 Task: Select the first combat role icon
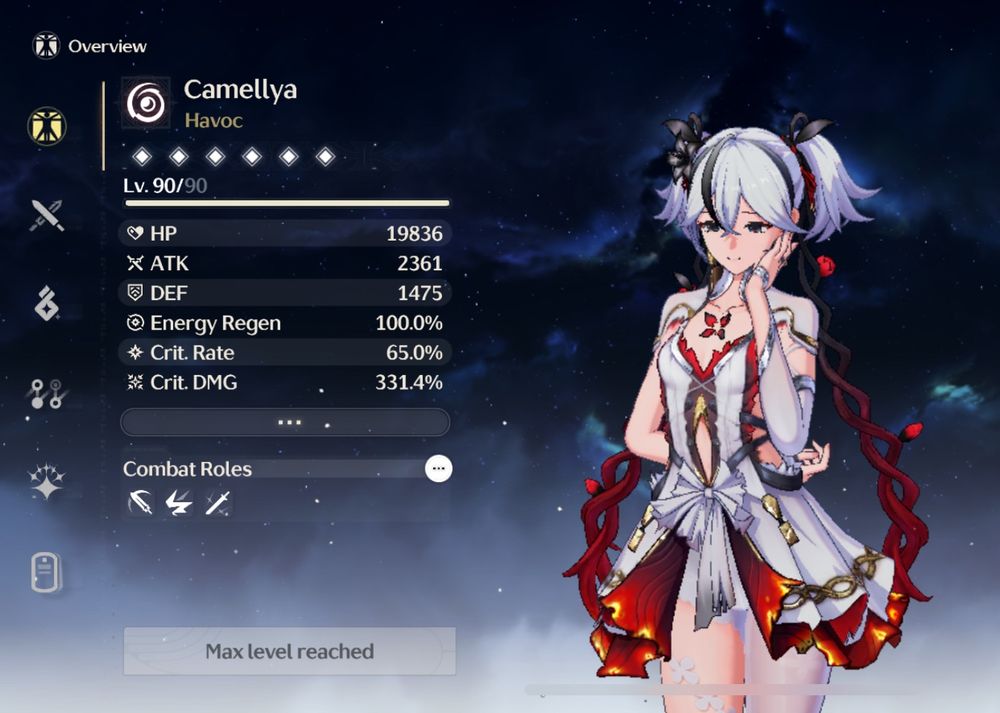(141, 504)
